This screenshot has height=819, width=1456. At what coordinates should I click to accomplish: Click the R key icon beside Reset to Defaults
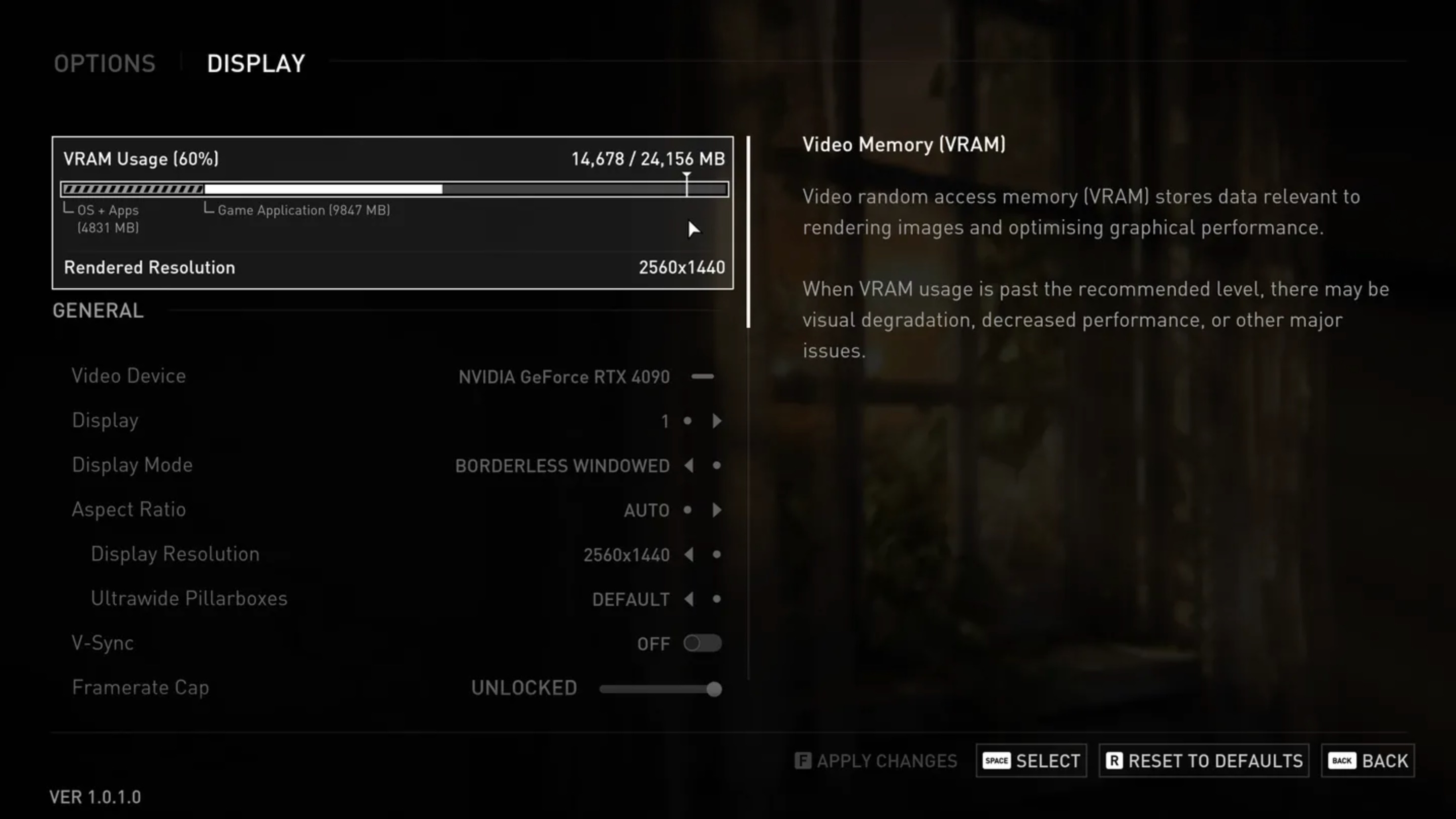pos(1115,761)
